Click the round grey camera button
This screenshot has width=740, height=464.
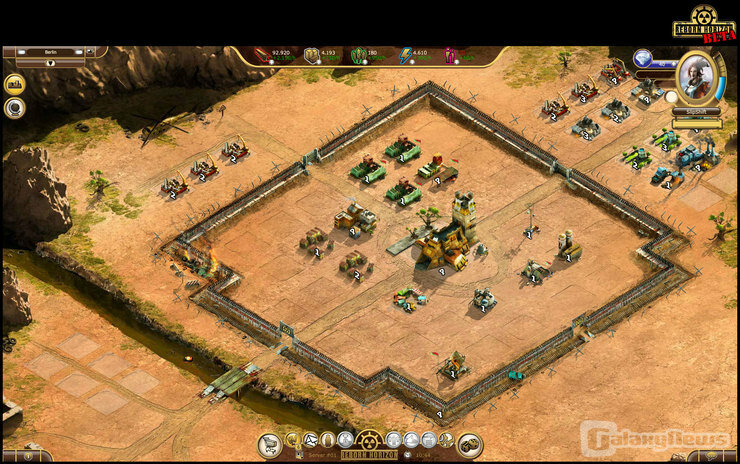pos(14,108)
